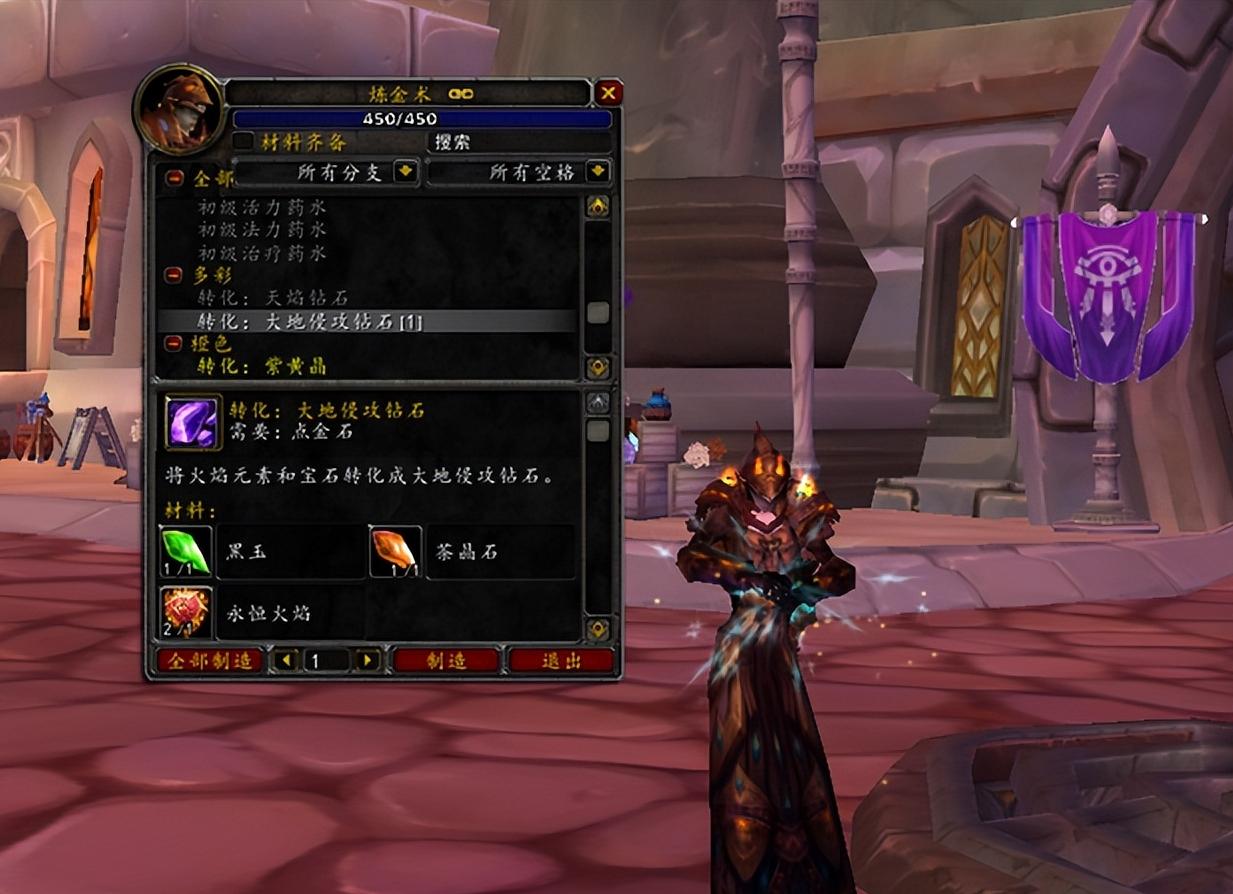
Task: Select the 初级治疗药水 recipe
Action: [x=262, y=253]
